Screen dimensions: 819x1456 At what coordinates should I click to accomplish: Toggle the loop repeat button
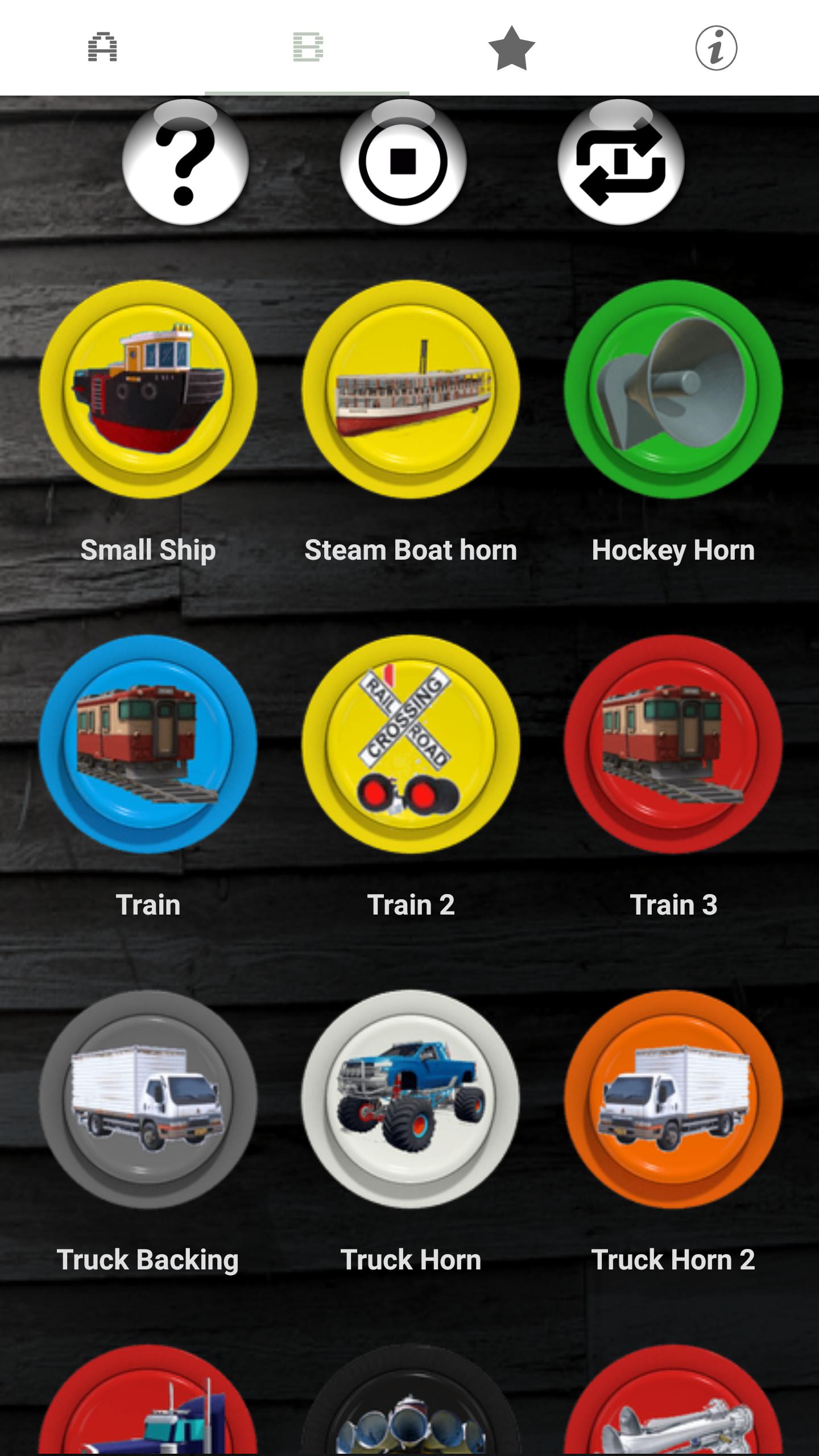[621, 162]
